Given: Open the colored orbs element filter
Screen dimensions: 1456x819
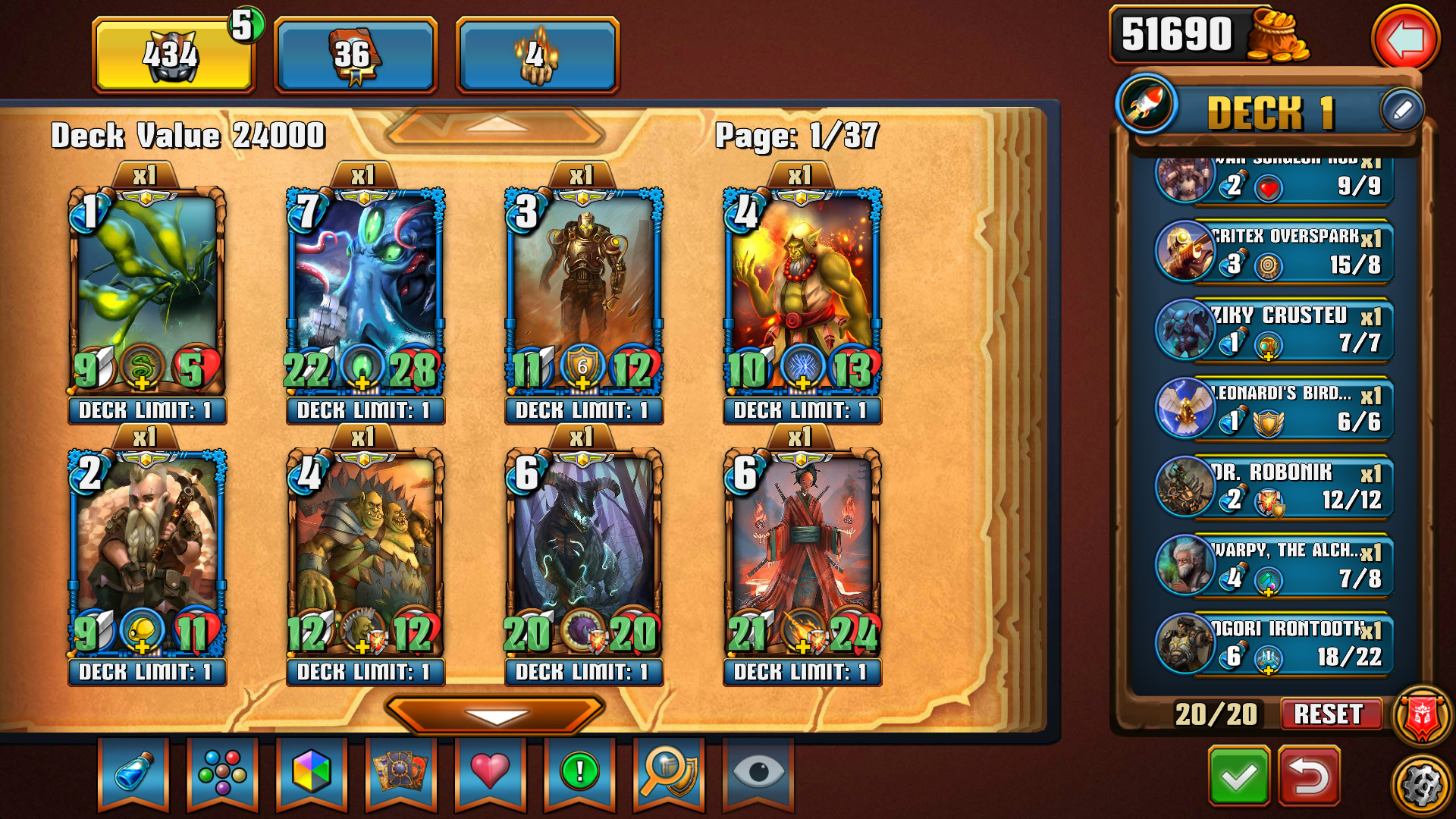Looking at the screenshot, I should [x=222, y=773].
